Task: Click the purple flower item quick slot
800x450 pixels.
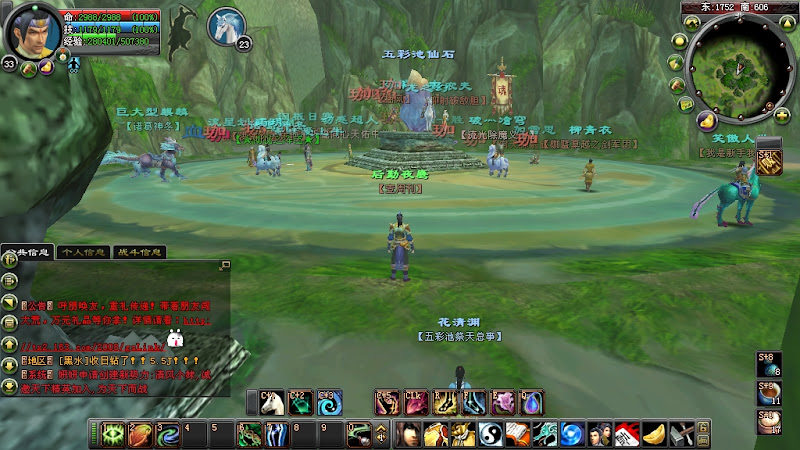Action: coord(504,402)
